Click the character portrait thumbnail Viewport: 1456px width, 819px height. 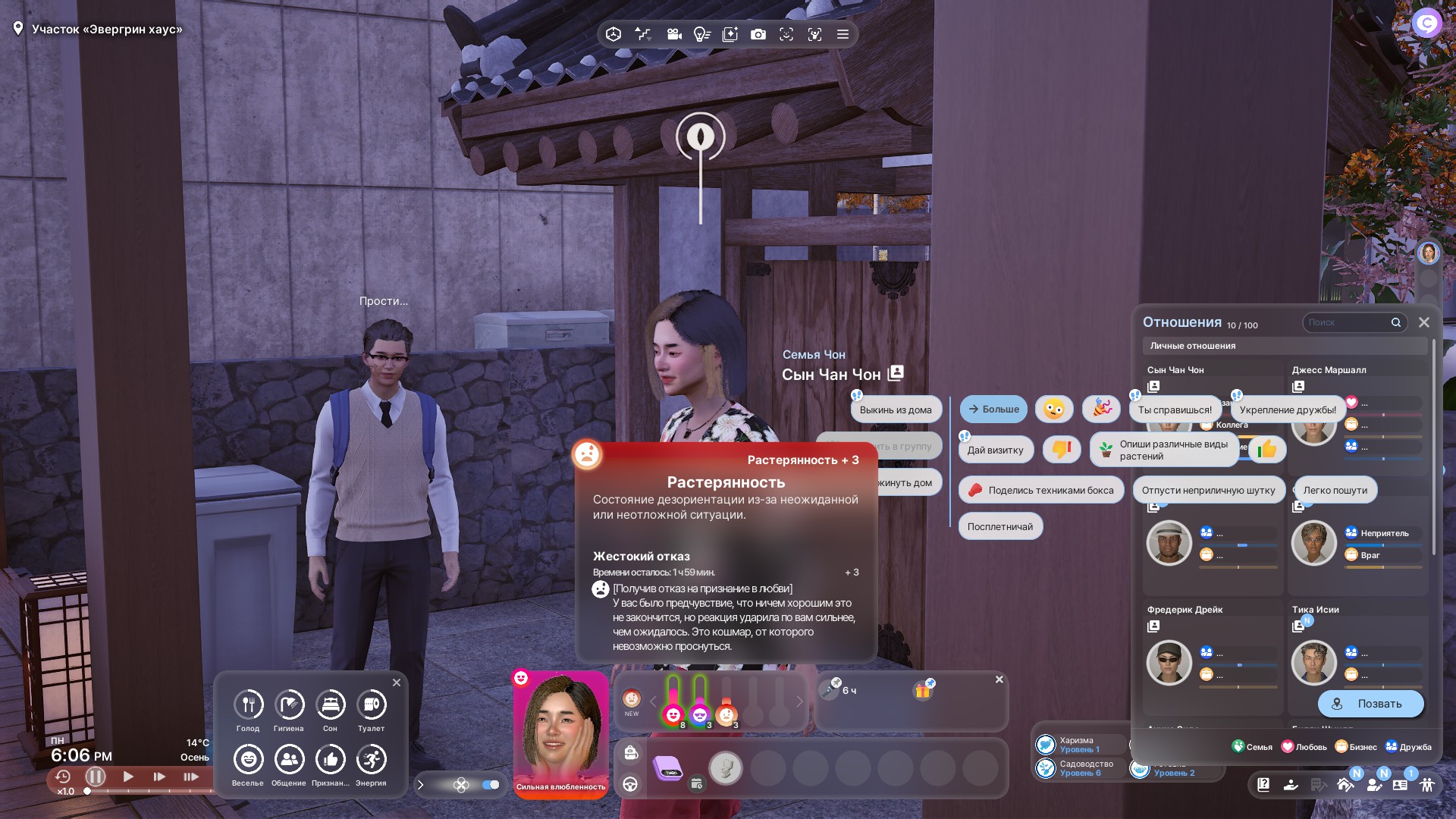(x=560, y=730)
